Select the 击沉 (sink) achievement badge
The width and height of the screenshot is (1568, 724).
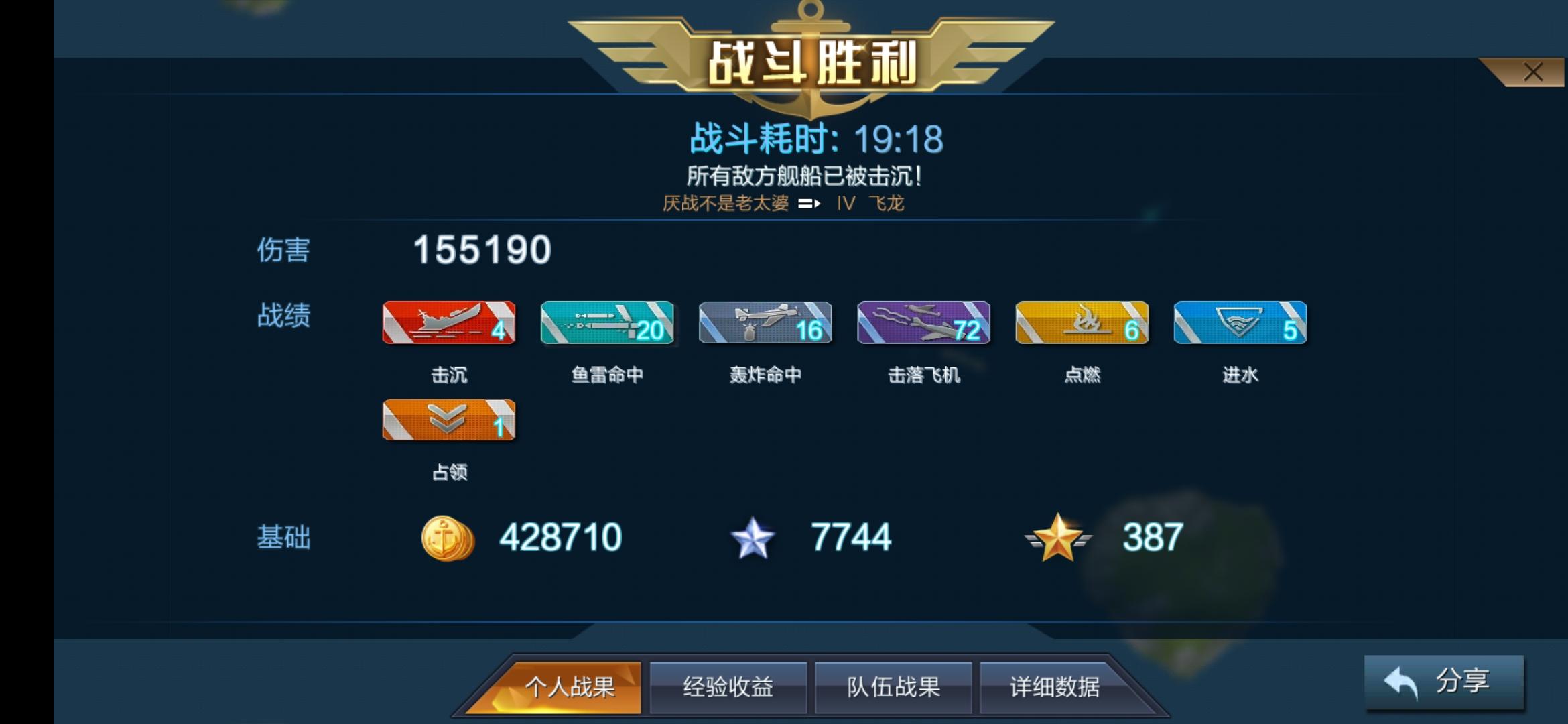[449, 323]
